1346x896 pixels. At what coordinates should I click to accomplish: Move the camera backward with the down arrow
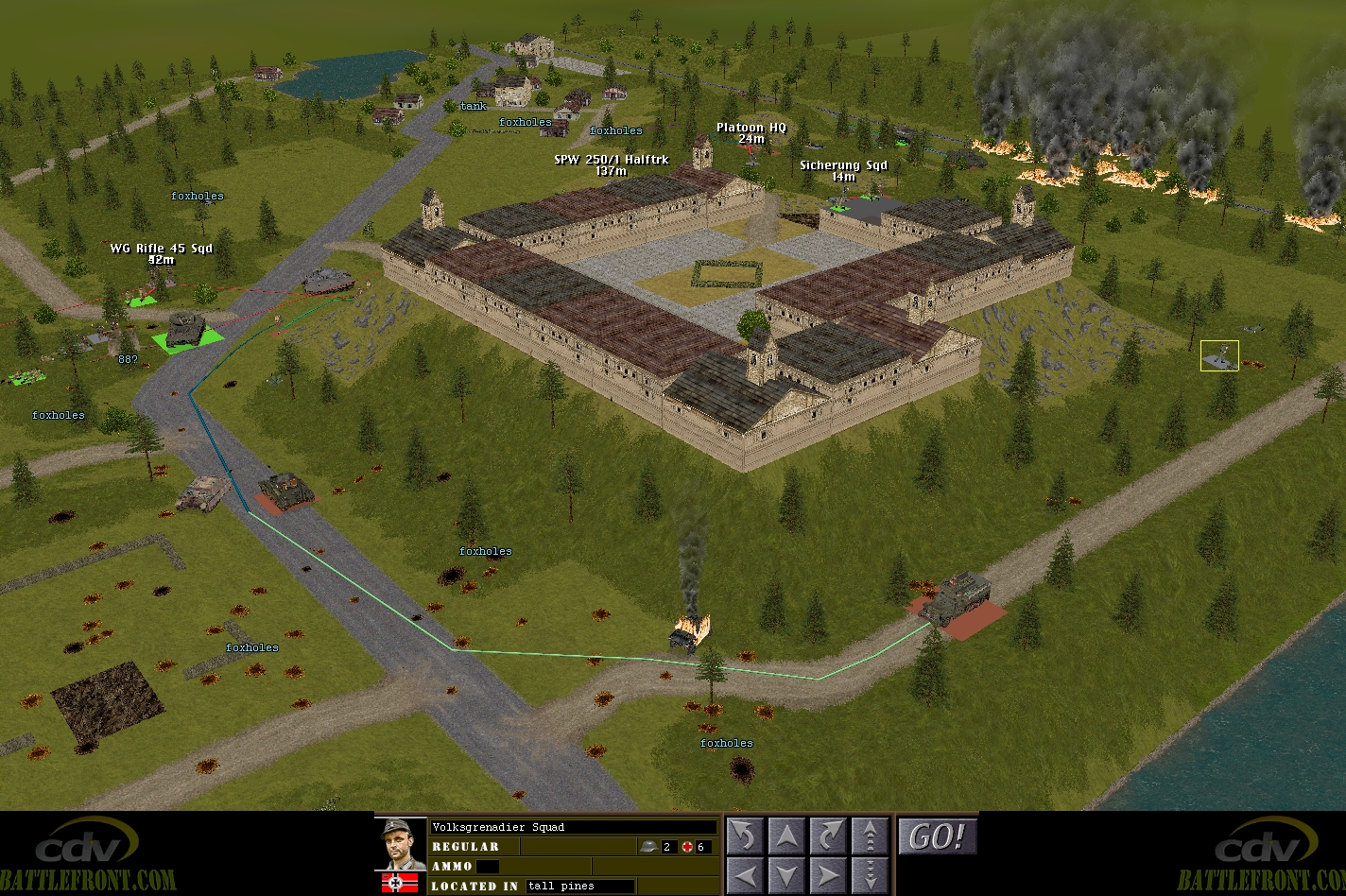pyautogui.click(x=786, y=873)
